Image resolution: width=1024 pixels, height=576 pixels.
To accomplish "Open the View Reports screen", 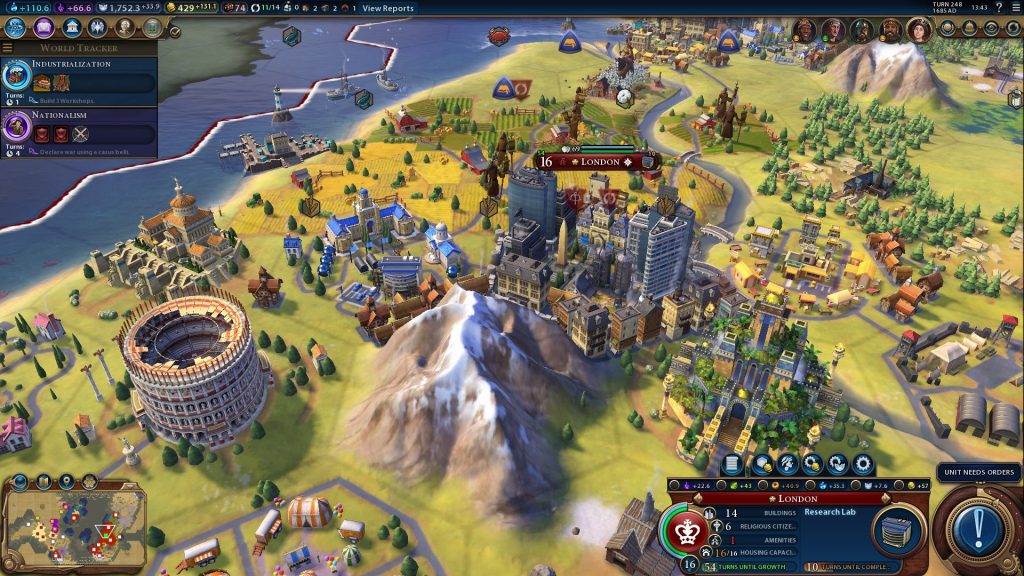I will [x=387, y=8].
